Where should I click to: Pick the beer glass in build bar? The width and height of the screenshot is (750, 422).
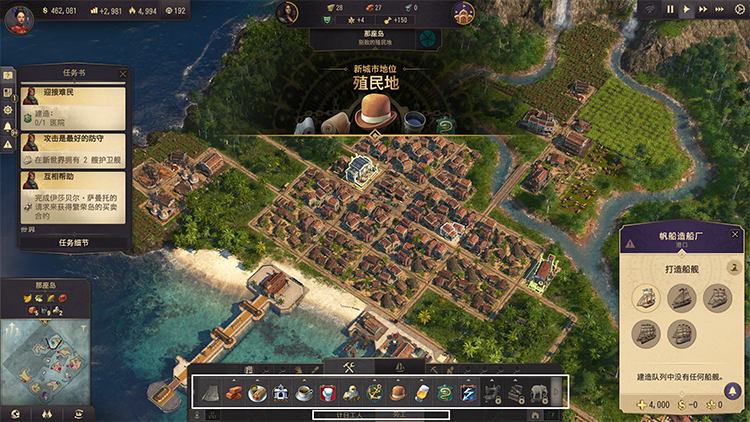[422, 392]
